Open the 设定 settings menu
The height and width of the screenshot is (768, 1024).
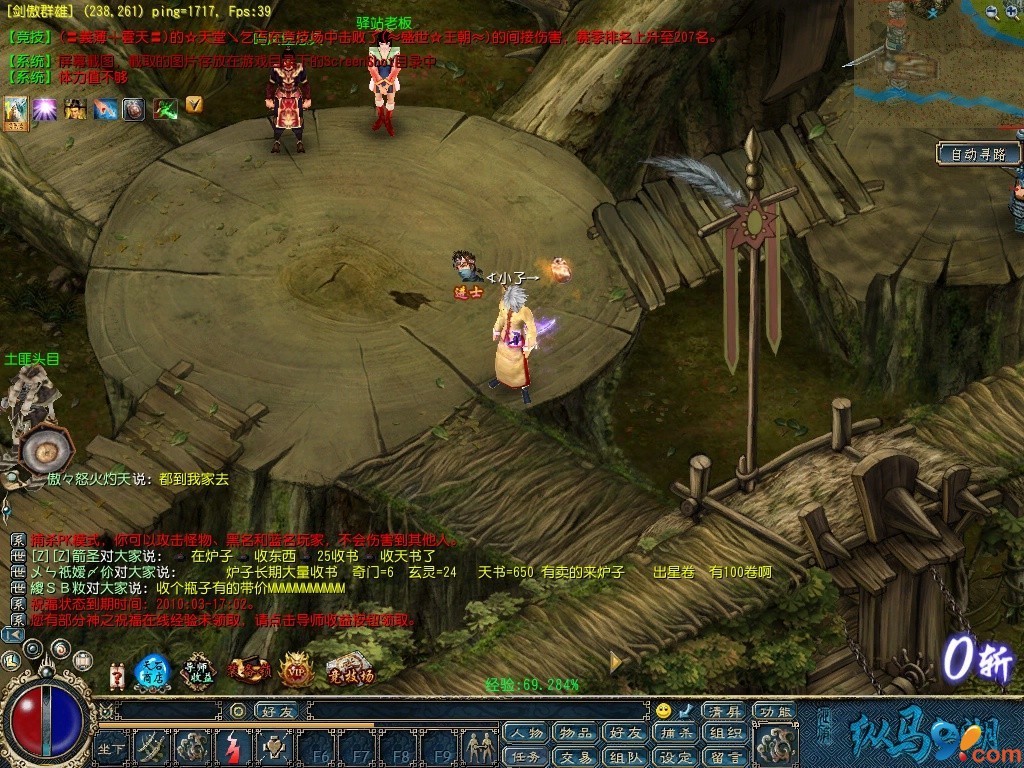click(675, 757)
